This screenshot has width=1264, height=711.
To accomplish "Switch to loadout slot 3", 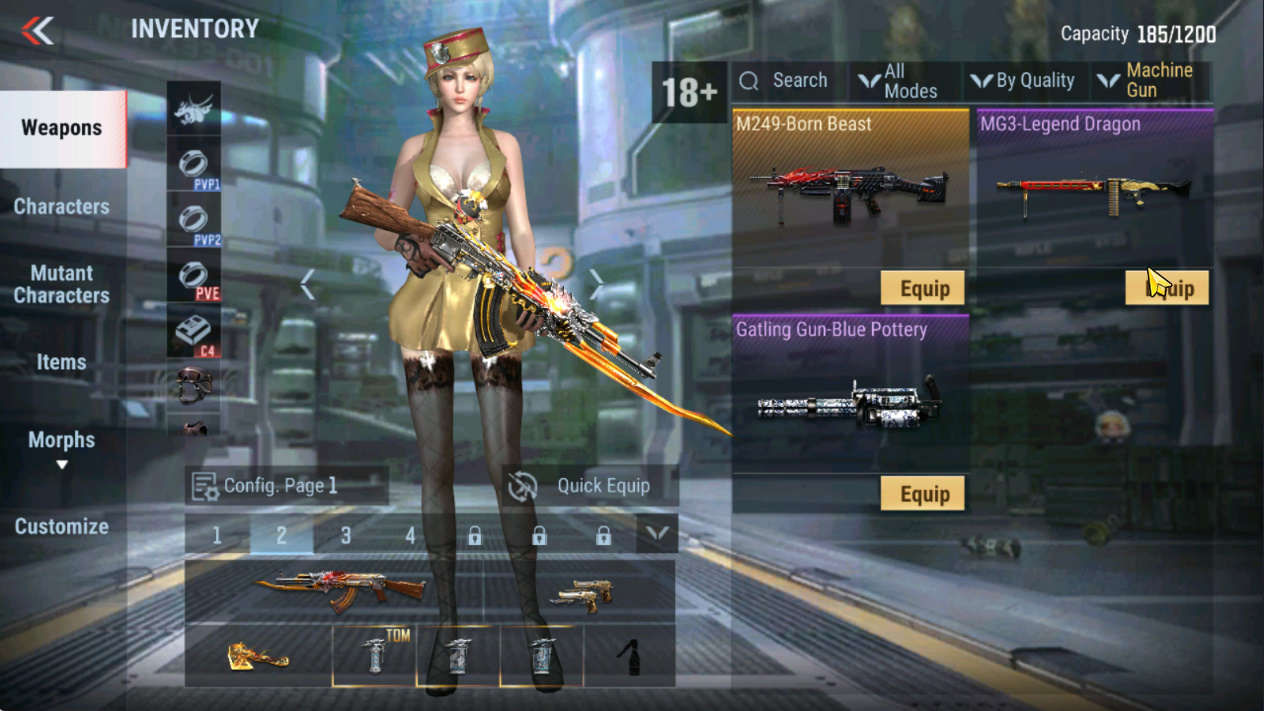I will click(346, 536).
